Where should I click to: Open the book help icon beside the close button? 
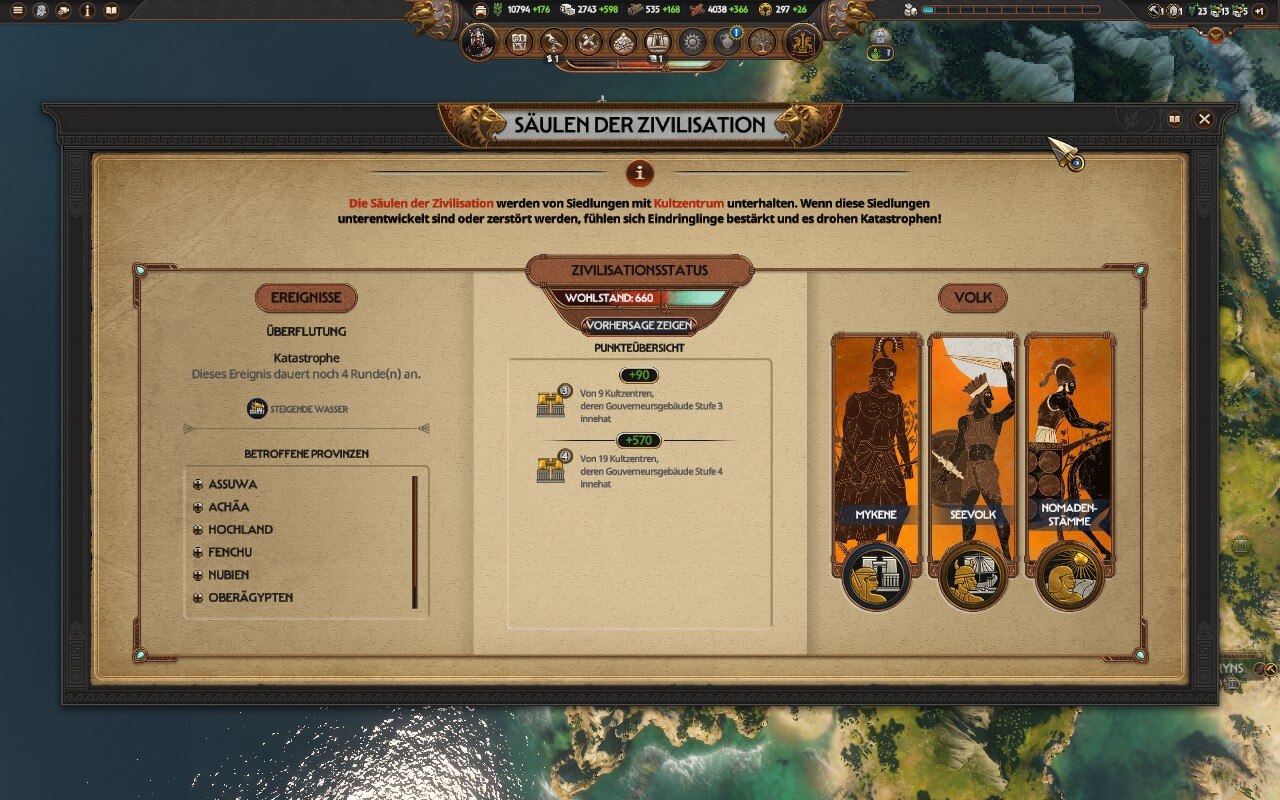point(1175,119)
